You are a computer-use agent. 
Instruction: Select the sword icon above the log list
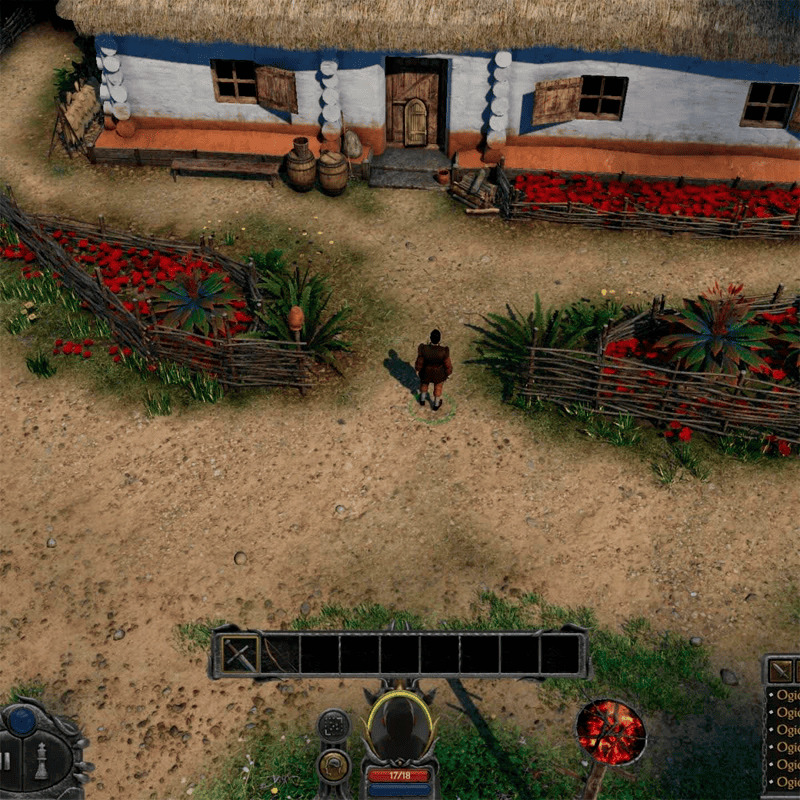click(x=780, y=671)
